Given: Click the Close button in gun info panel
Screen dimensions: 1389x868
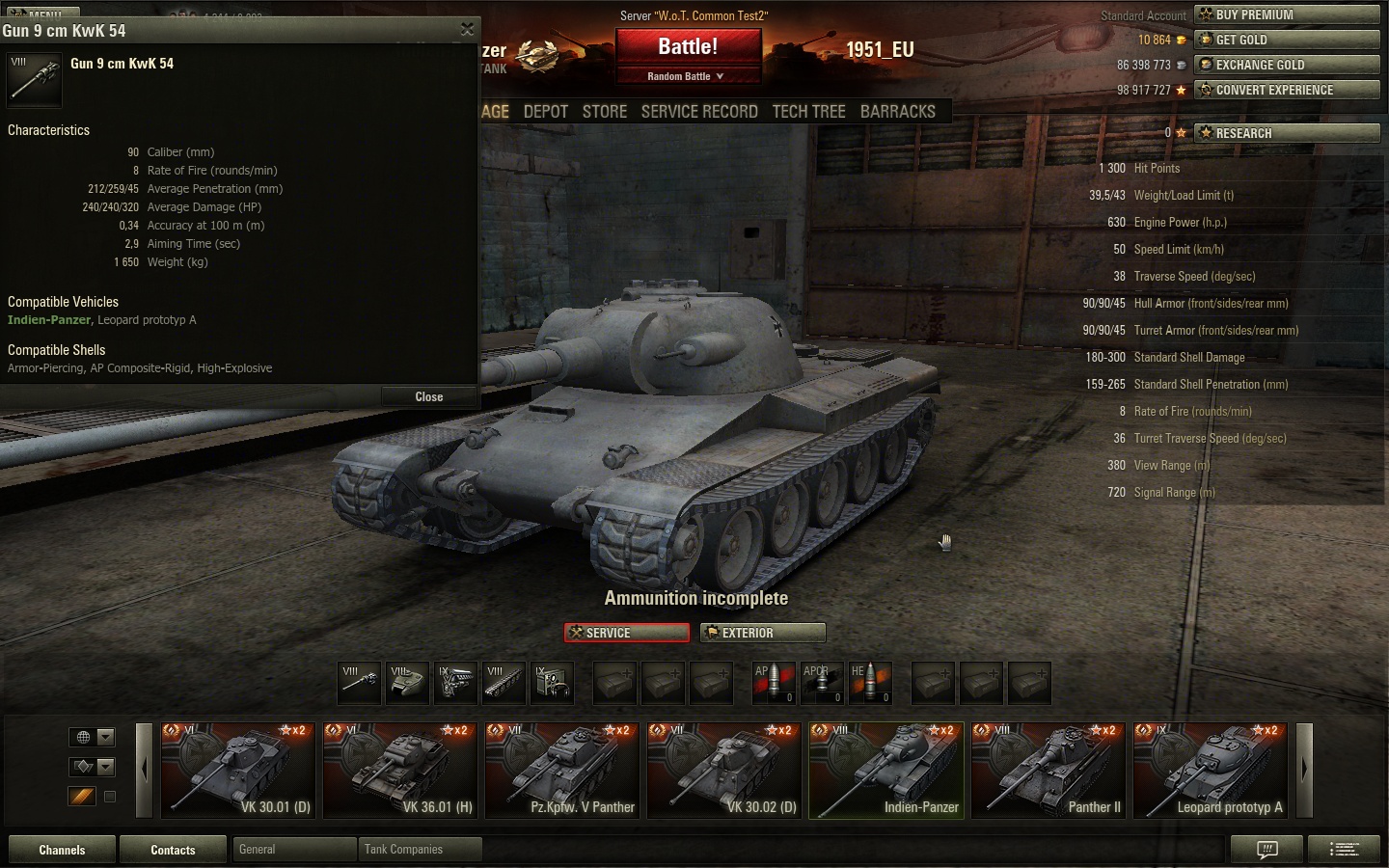Looking at the screenshot, I should point(428,396).
